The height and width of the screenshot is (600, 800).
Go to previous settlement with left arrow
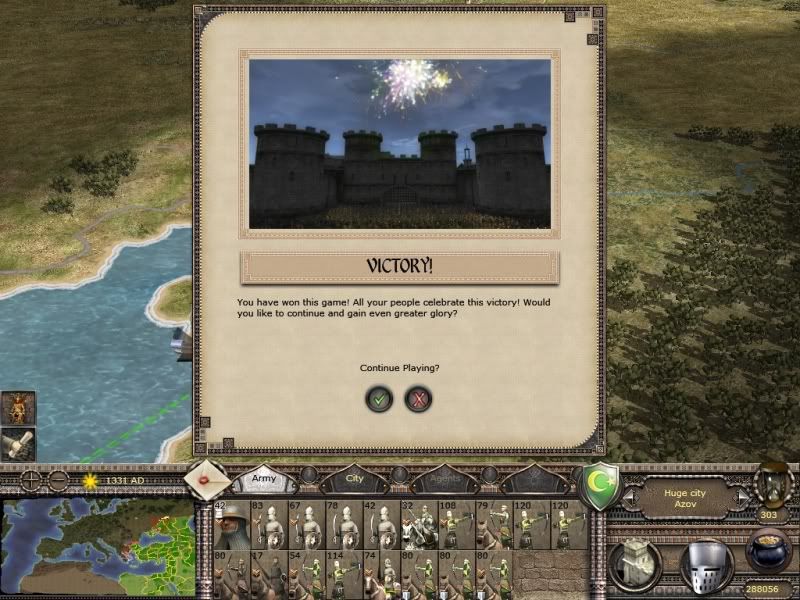click(x=629, y=495)
